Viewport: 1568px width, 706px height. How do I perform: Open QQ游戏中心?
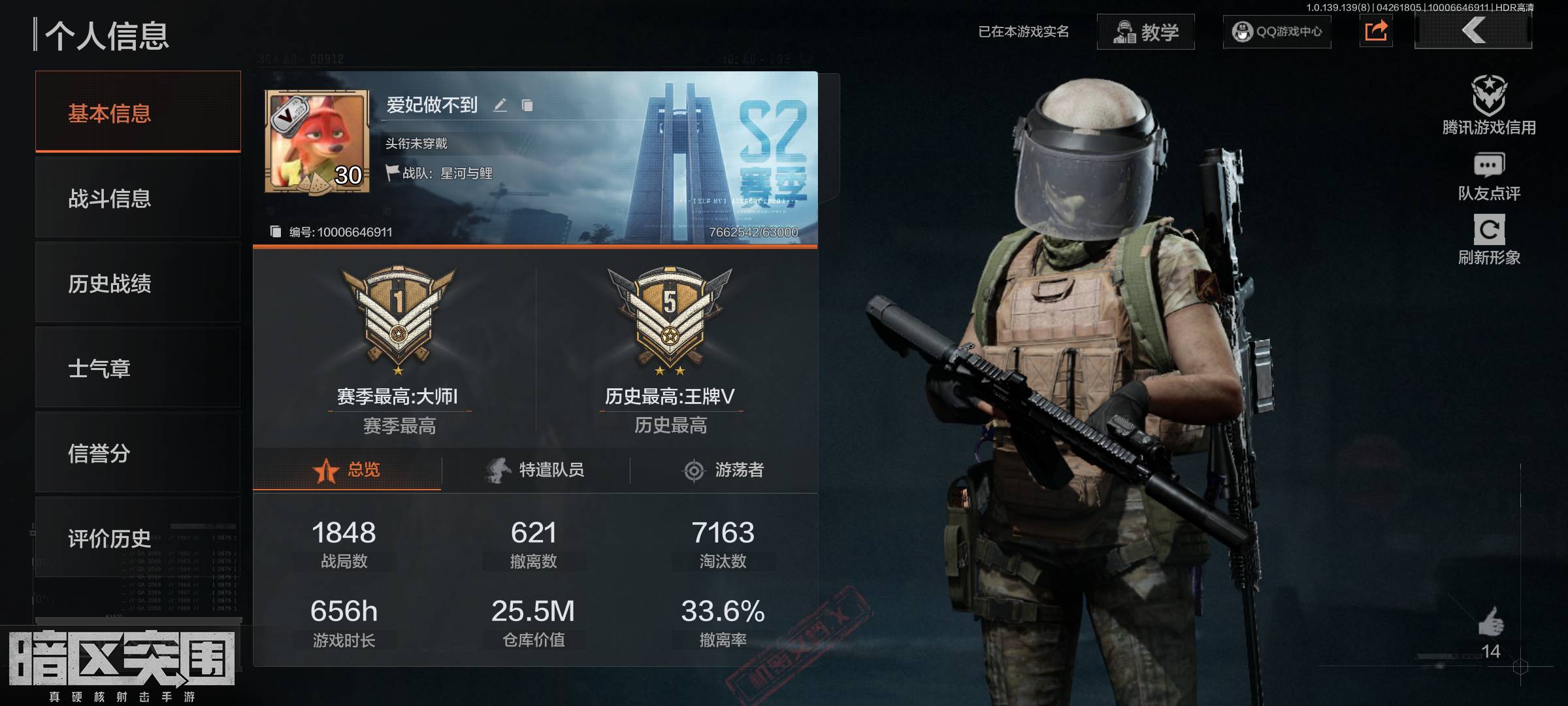[1277, 31]
